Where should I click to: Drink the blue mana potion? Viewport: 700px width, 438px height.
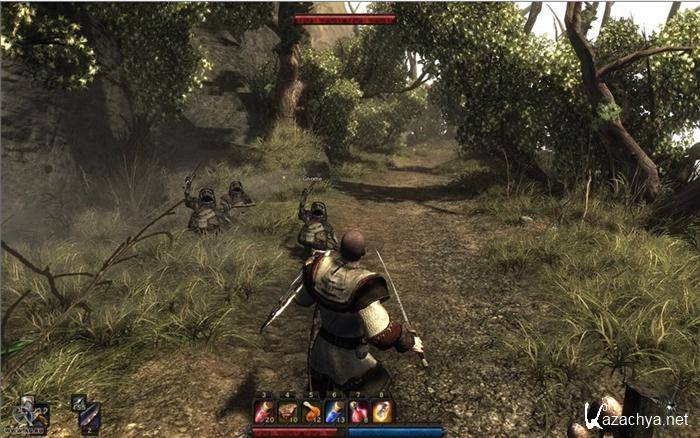tap(335, 411)
